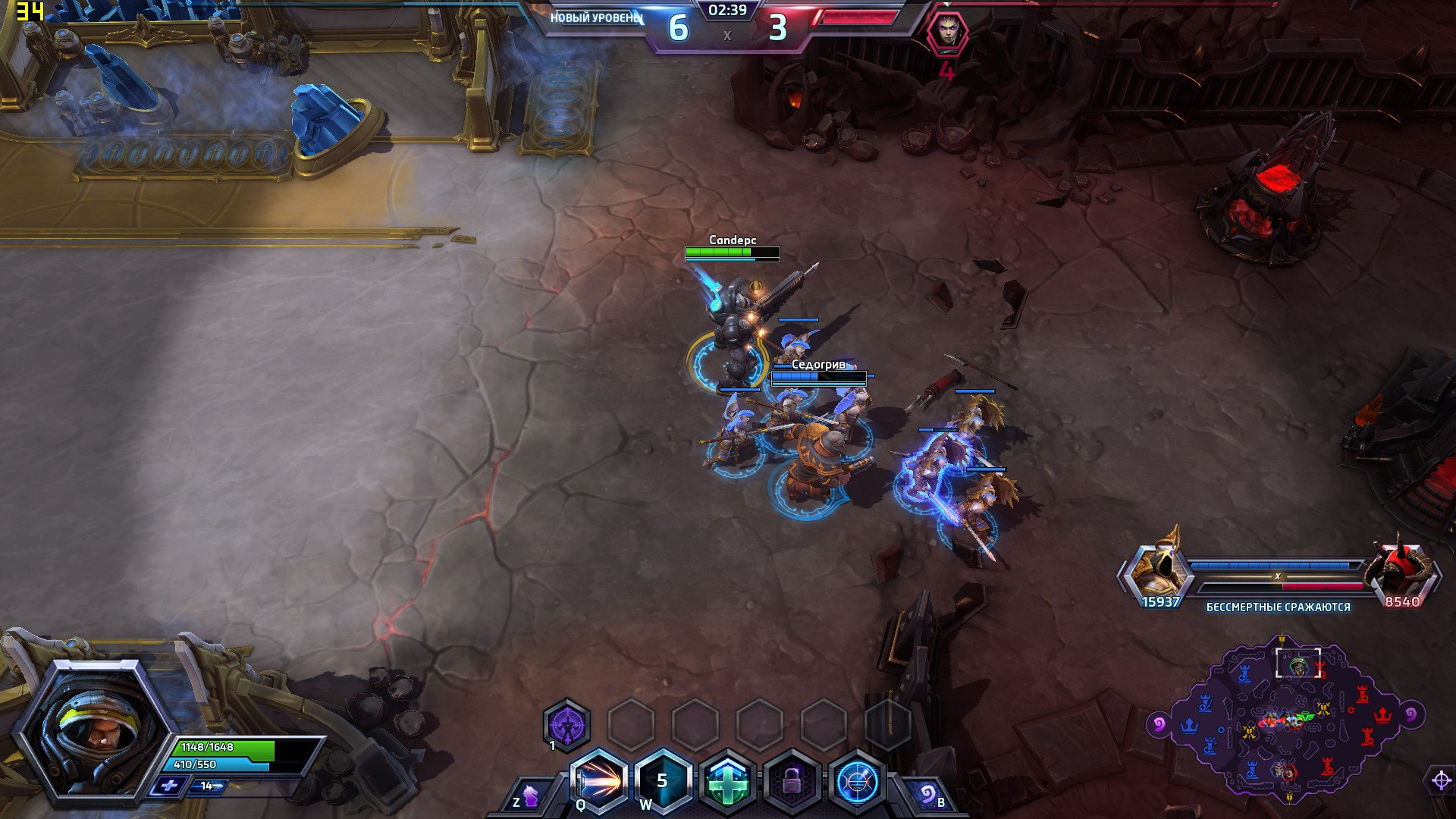Click the blue plus button under the mana bar
Image resolution: width=1456 pixels, height=819 pixels.
click(168, 786)
